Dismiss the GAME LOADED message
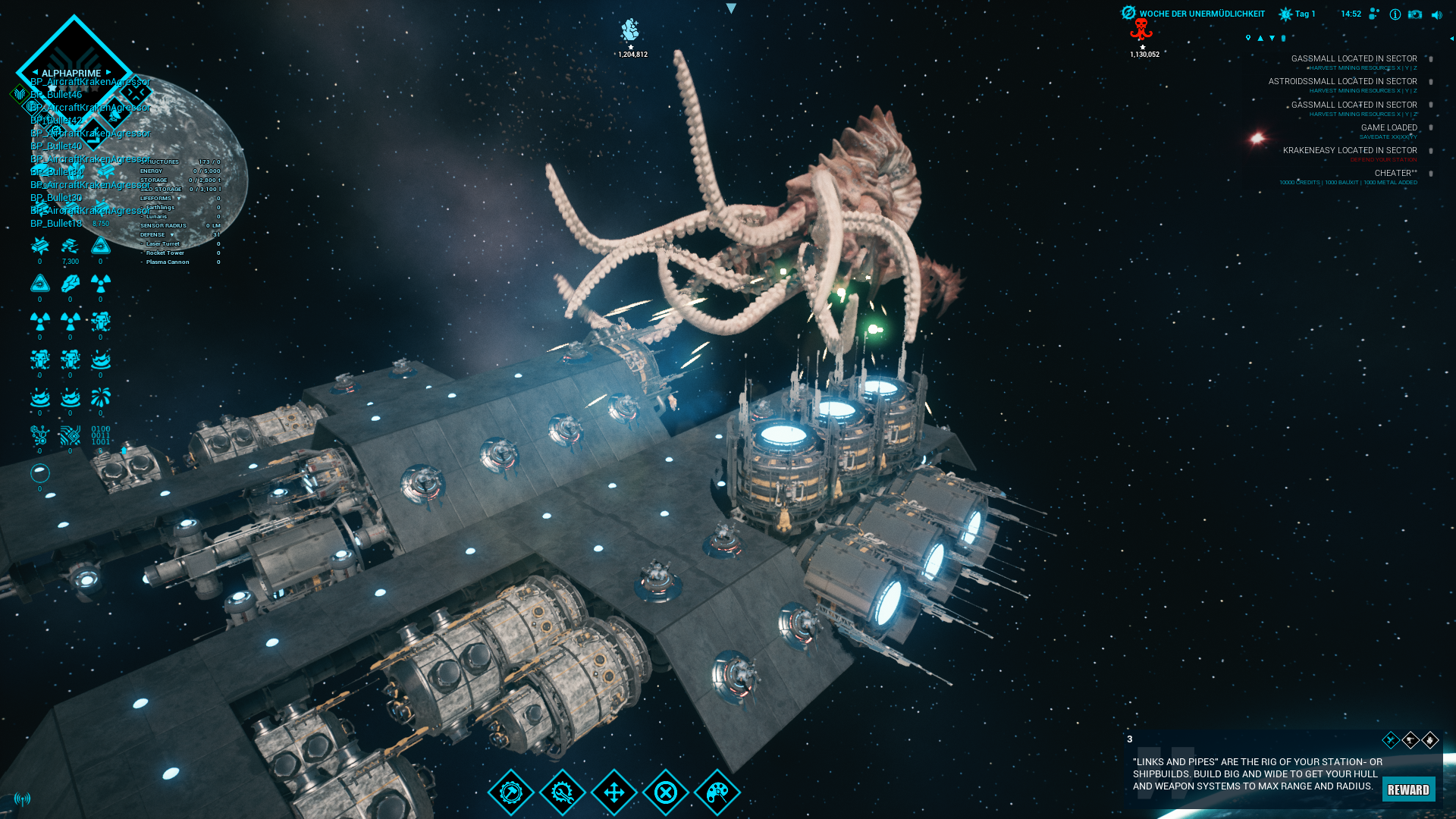This screenshot has height=819, width=1456. 1431,128
